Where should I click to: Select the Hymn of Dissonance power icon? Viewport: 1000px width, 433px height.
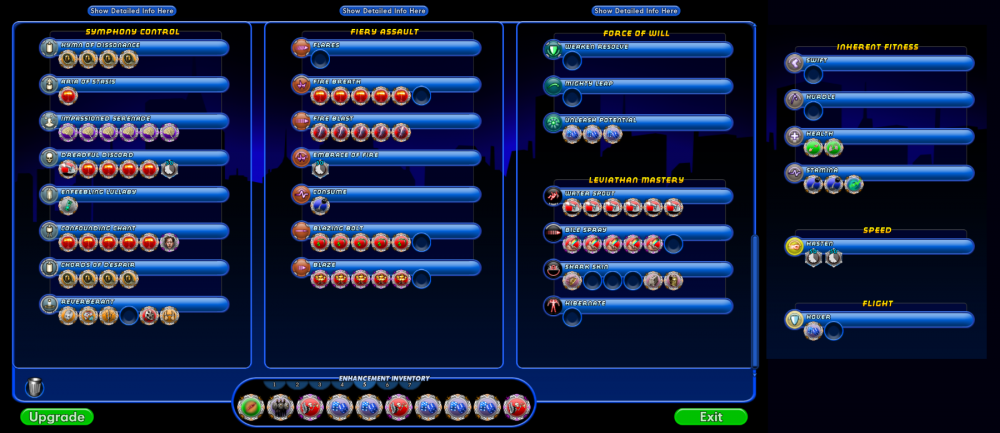49,48
